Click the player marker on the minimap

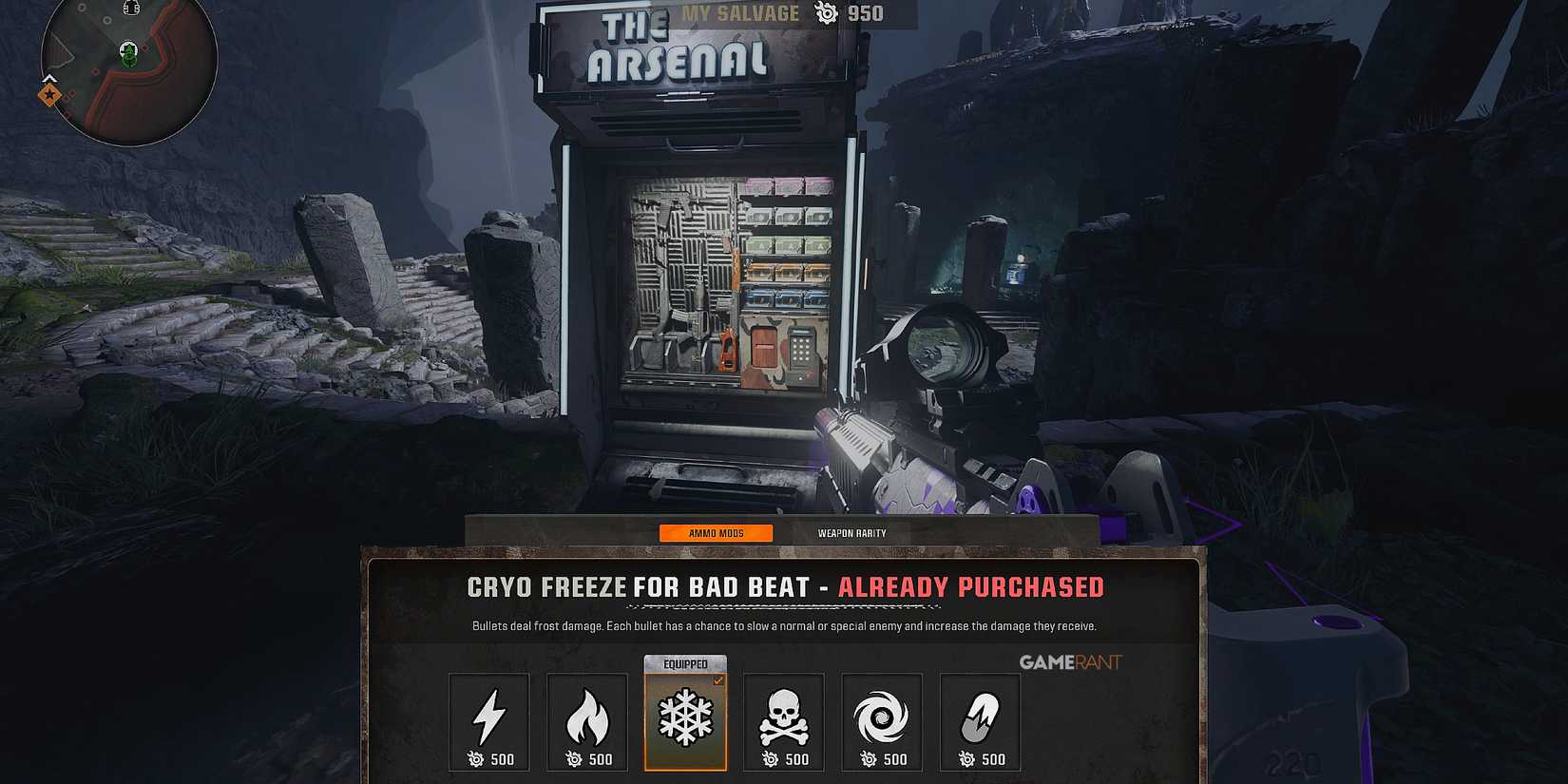pyautogui.click(x=128, y=54)
